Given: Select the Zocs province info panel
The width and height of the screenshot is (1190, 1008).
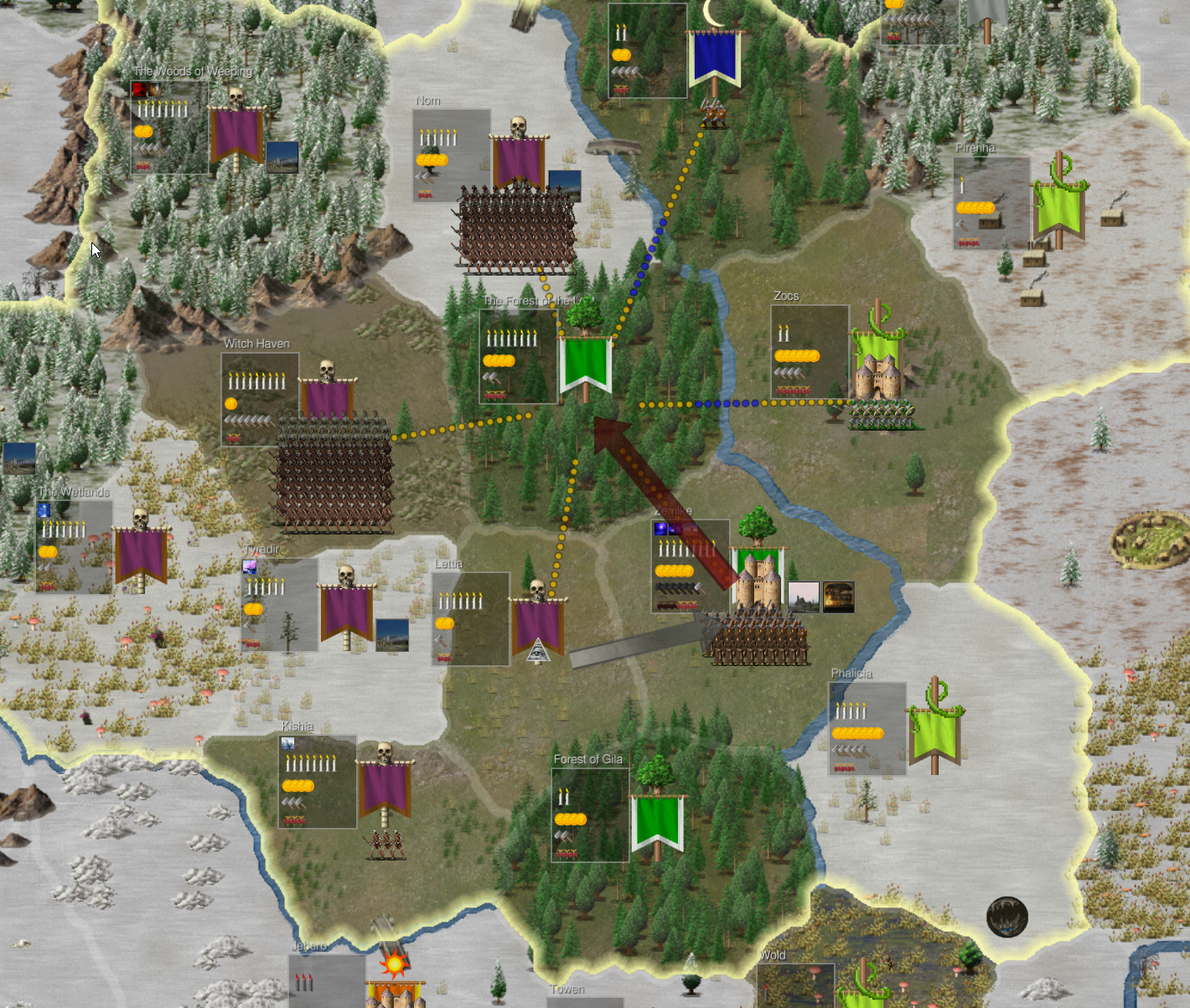Looking at the screenshot, I should coord(810,351).
